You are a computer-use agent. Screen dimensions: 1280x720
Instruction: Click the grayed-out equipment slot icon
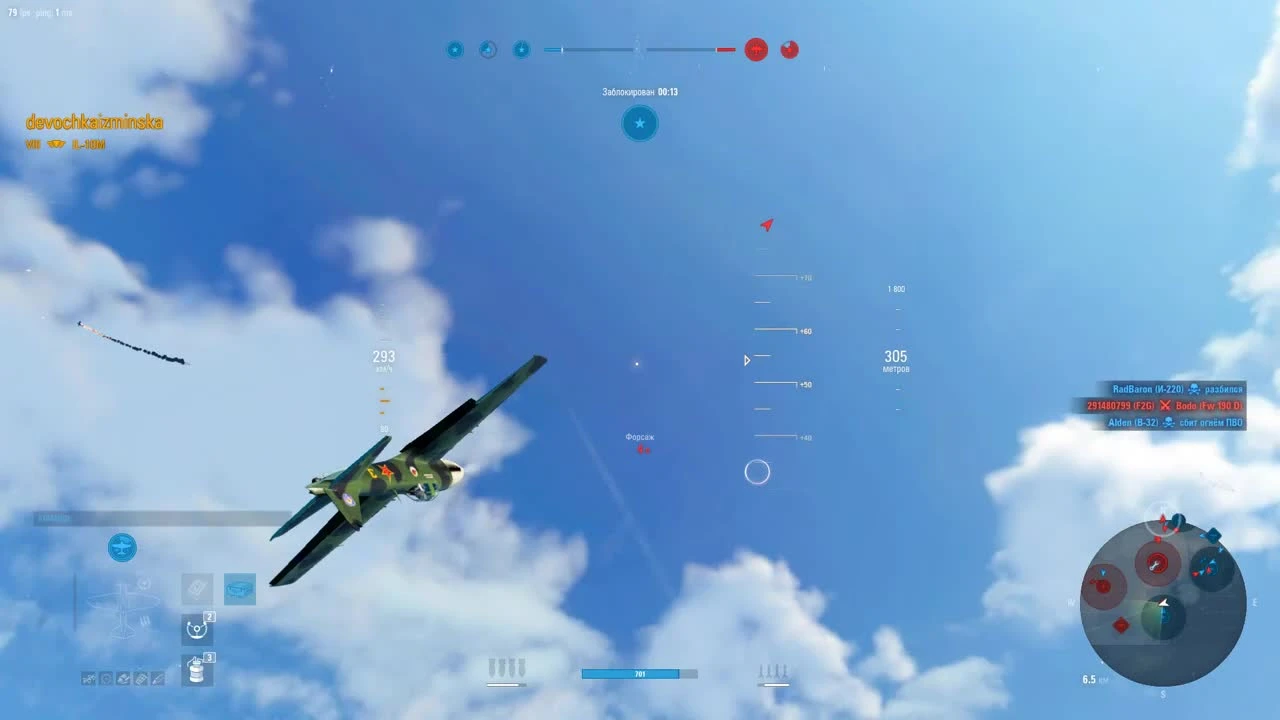pos(197,589)
